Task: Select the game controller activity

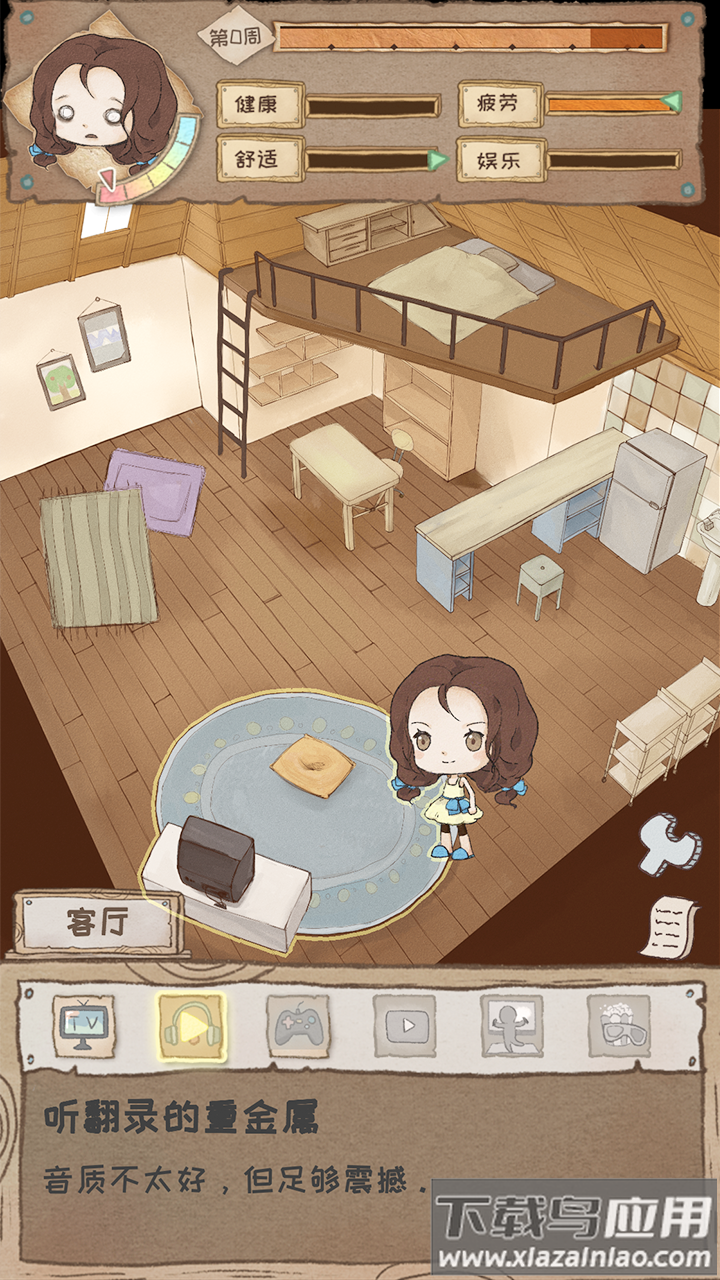Action: click(x=298, y=1026)
